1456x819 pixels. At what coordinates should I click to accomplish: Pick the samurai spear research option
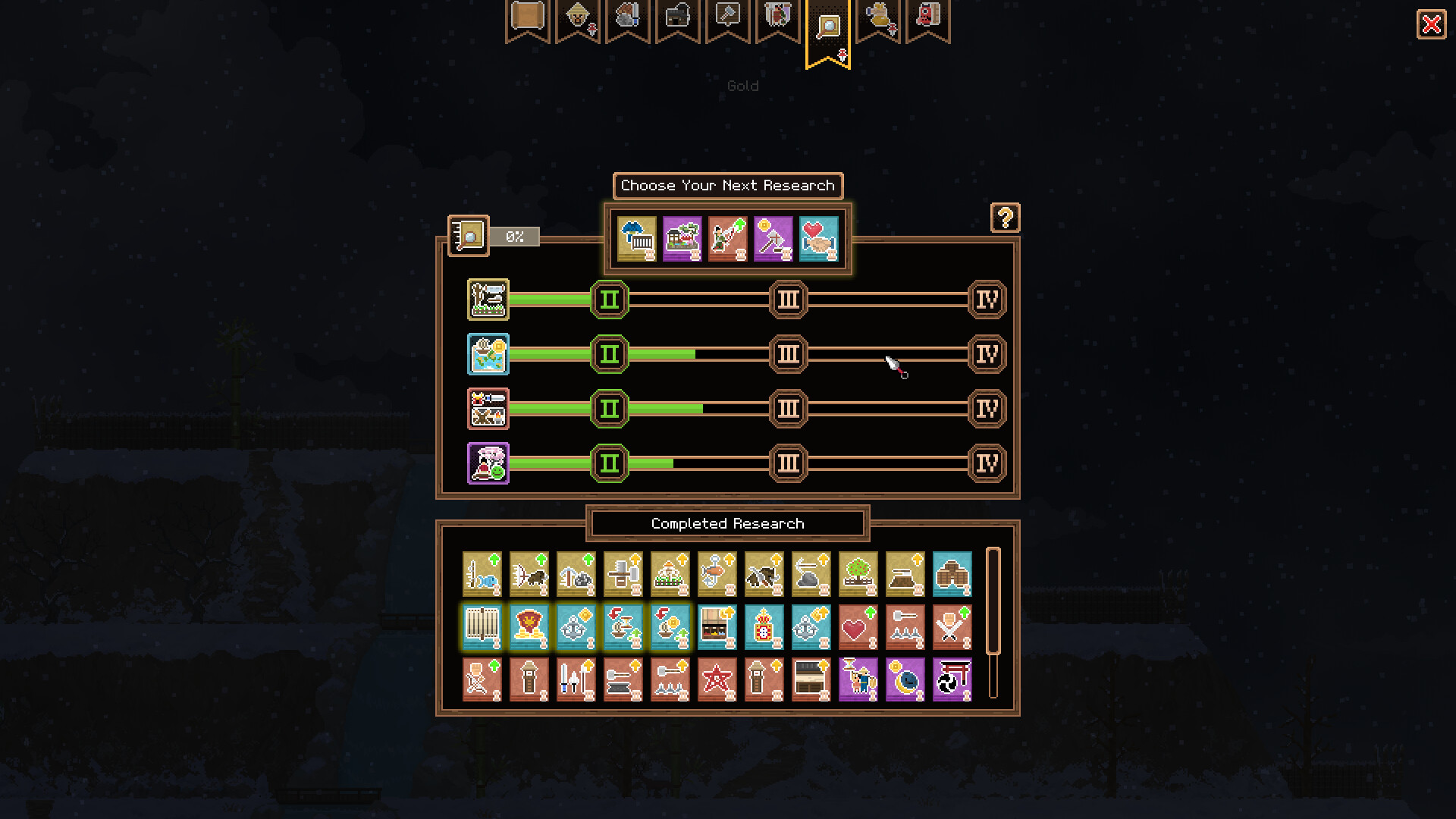tap(728, 239)
